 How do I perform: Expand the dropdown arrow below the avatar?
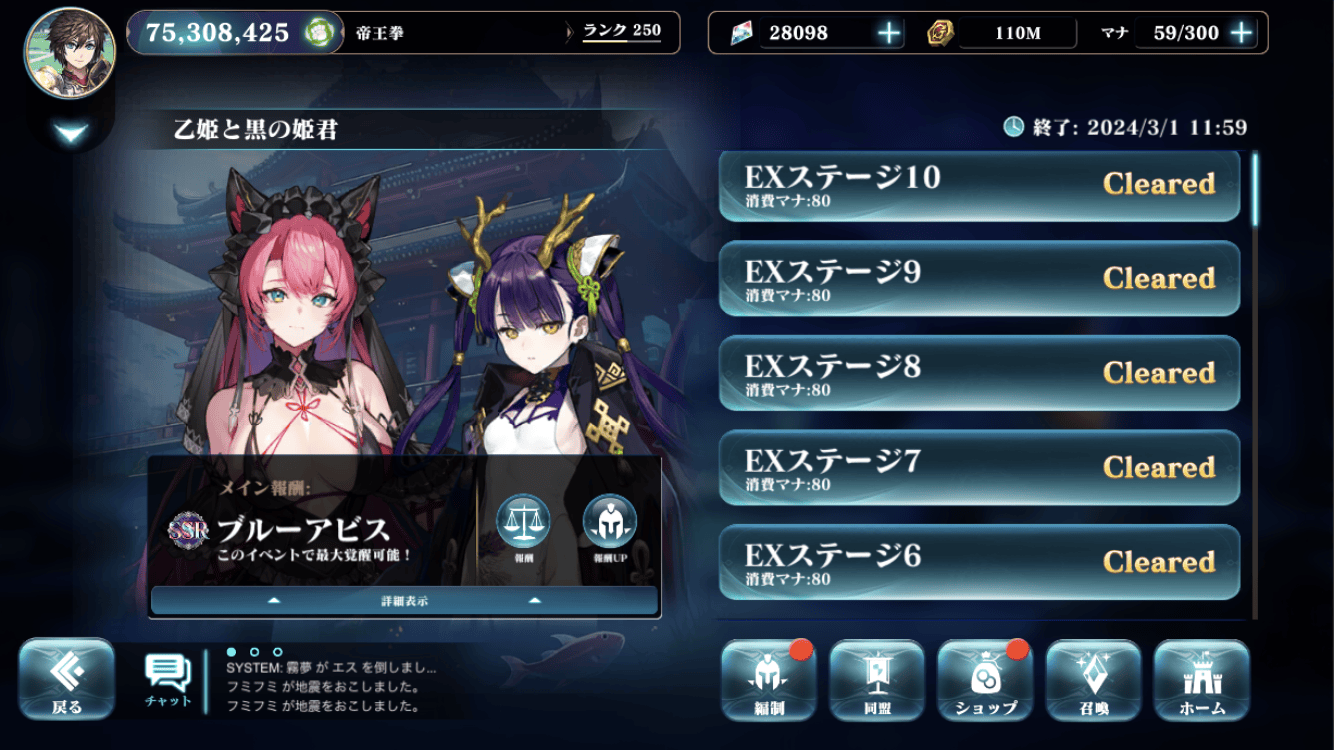(x=72, y=133)
